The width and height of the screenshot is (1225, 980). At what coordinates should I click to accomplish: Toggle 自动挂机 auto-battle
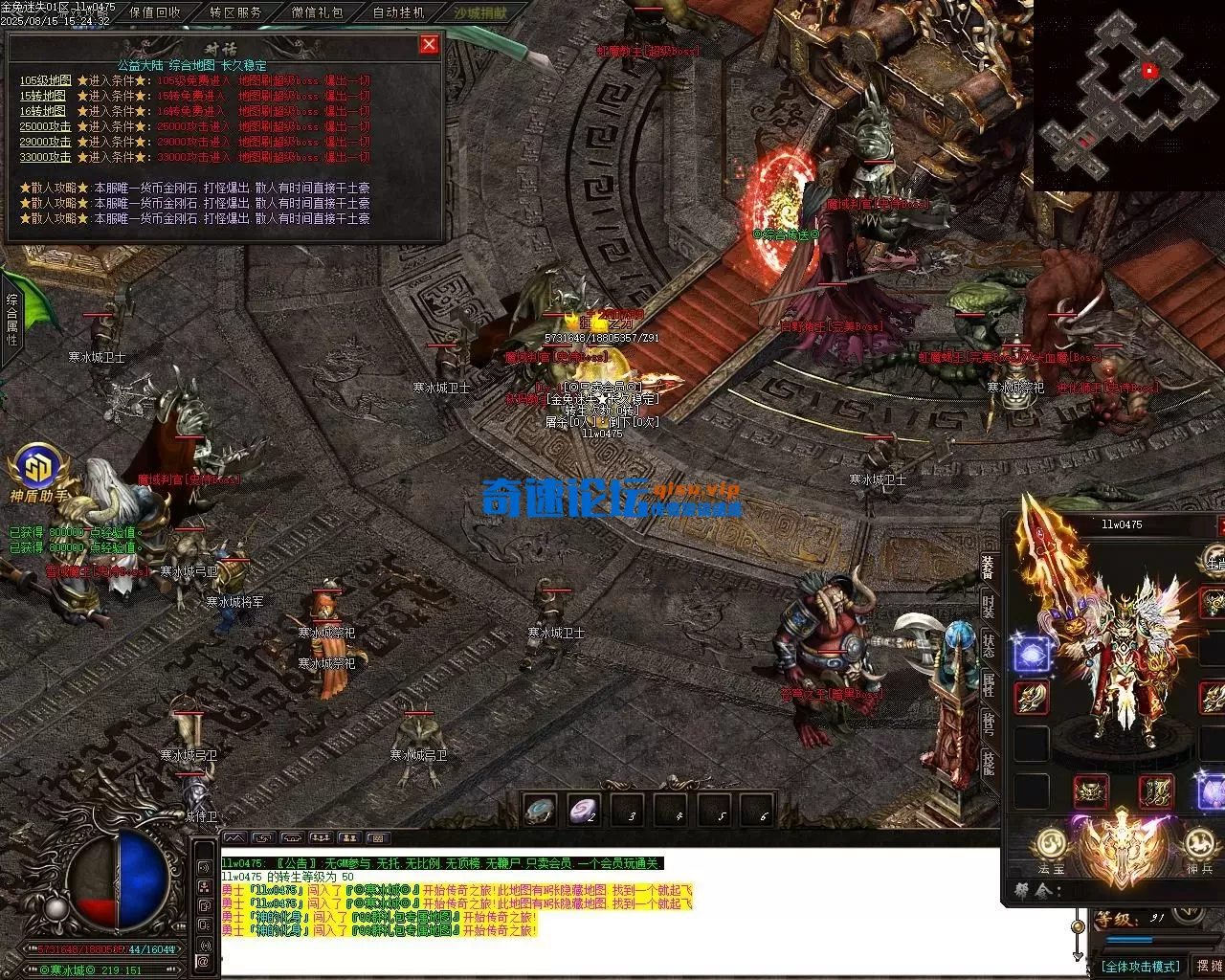coord(398,12)
